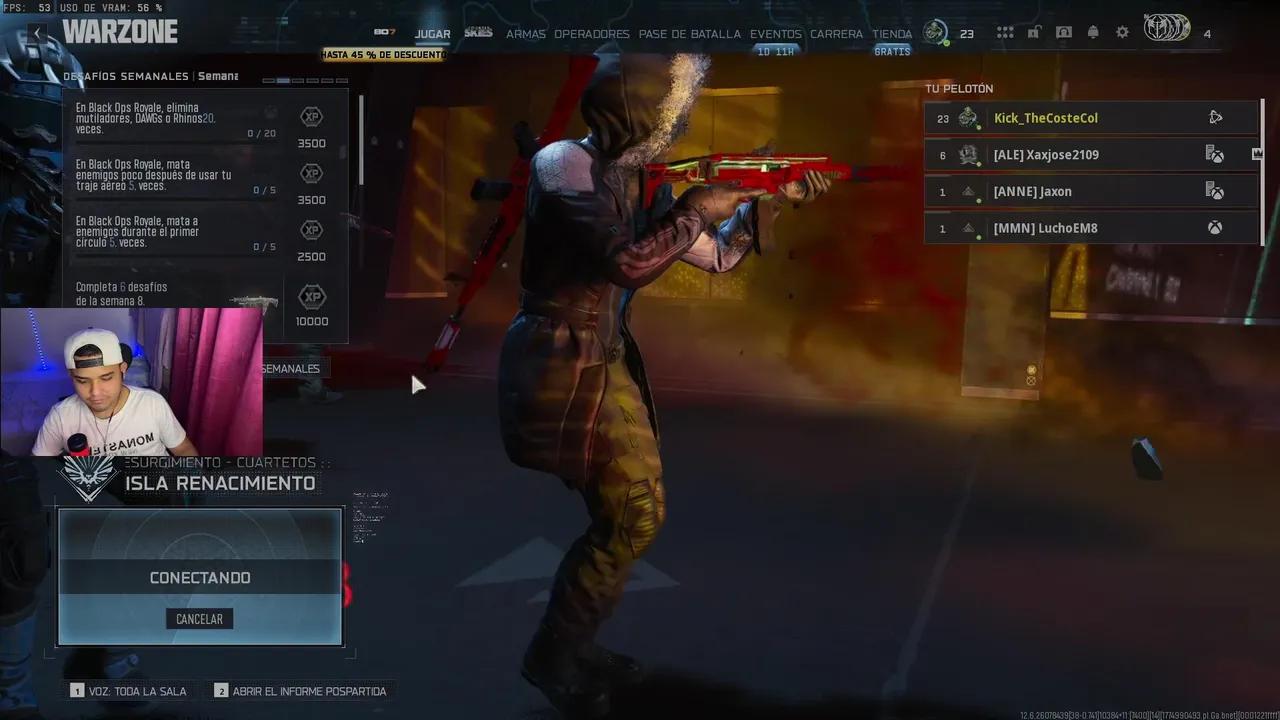Open the friends/social panel icon
Image resolution: width=1280 pixels, height=720 pixels.
coord(1064,32)
